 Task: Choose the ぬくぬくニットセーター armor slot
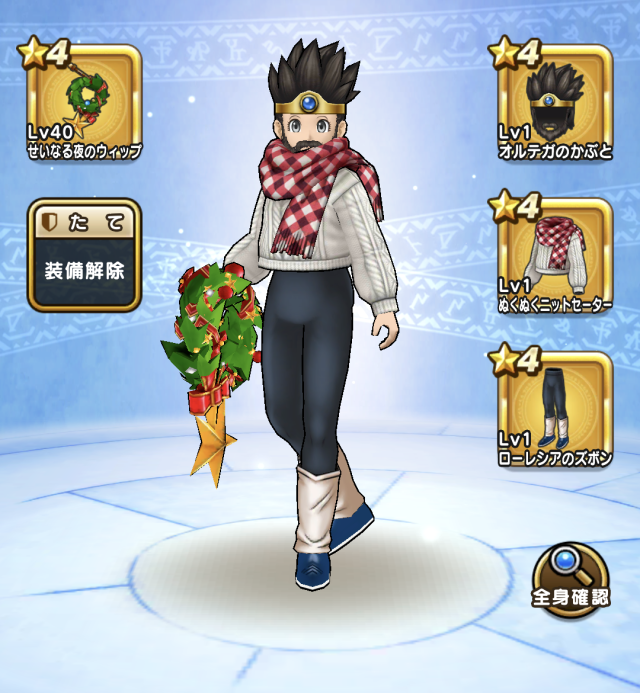tap(554, 256)
